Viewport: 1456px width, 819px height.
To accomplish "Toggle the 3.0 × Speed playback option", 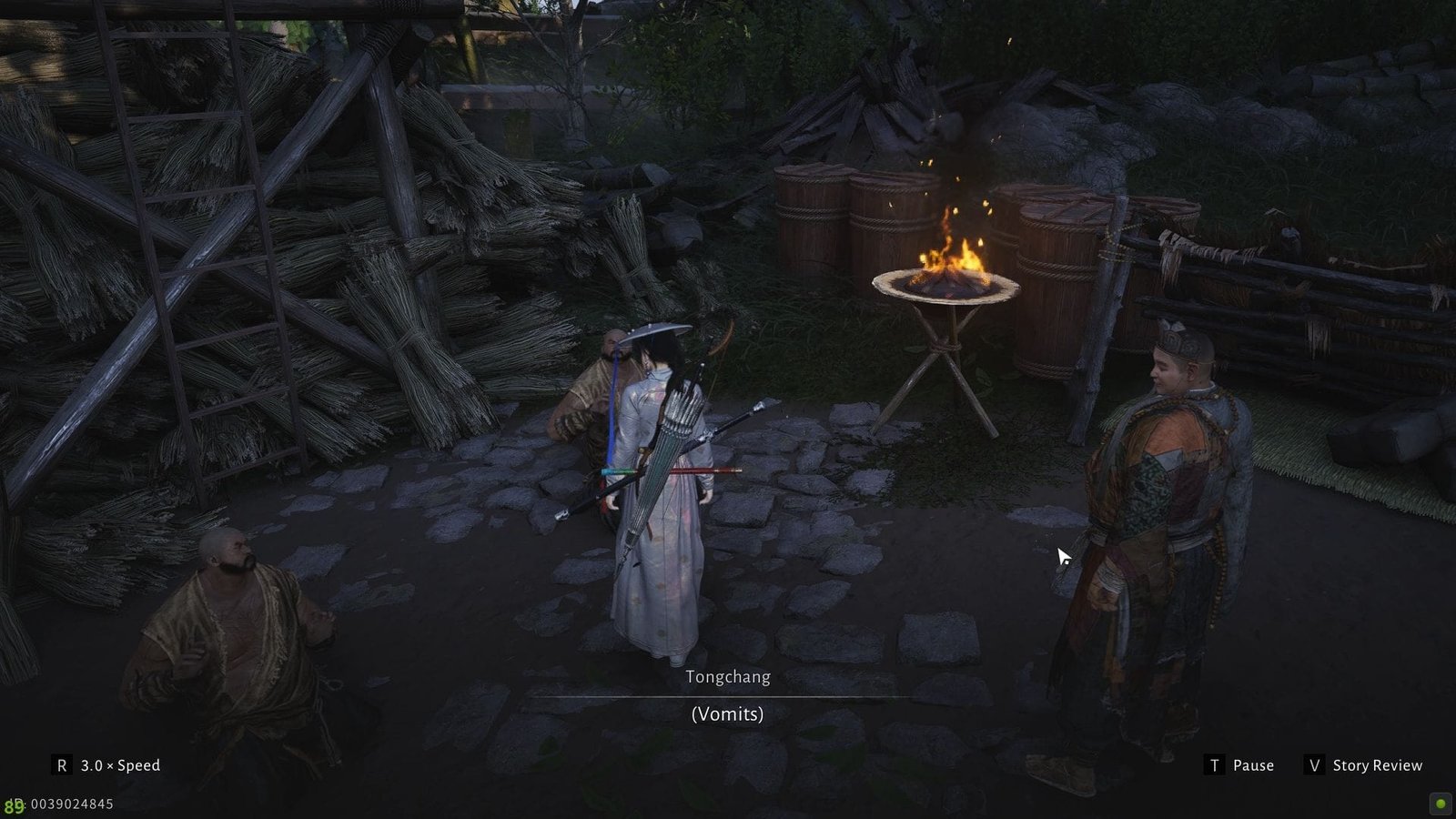I will (119, 765).
